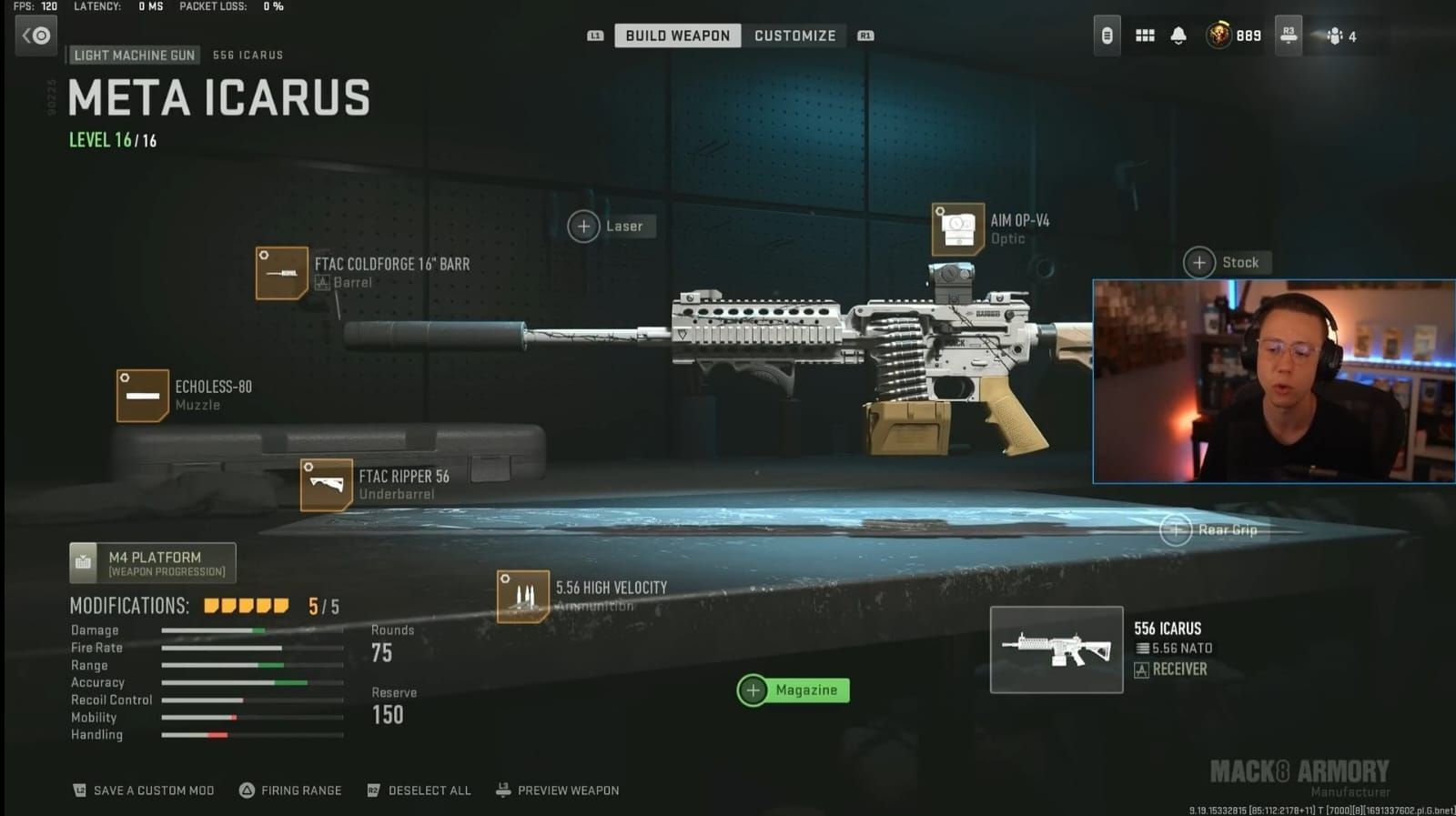The image size is (1456, 816).
Task: Open the 5.56 High Velocity ammunition slot
Action: coord(524,595)
